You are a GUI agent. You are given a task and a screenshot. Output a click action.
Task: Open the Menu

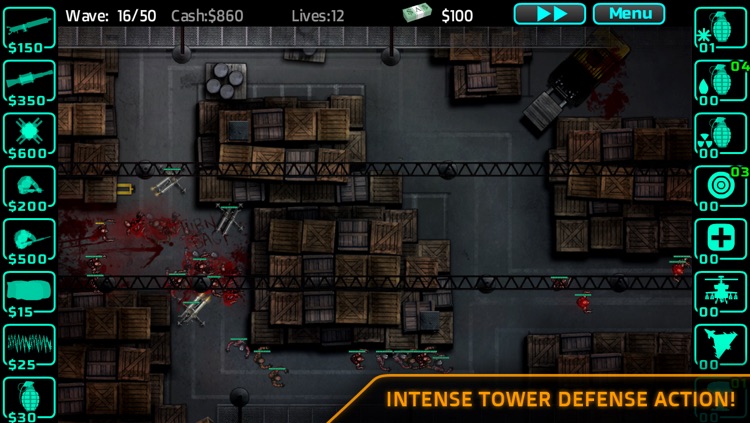628,14
